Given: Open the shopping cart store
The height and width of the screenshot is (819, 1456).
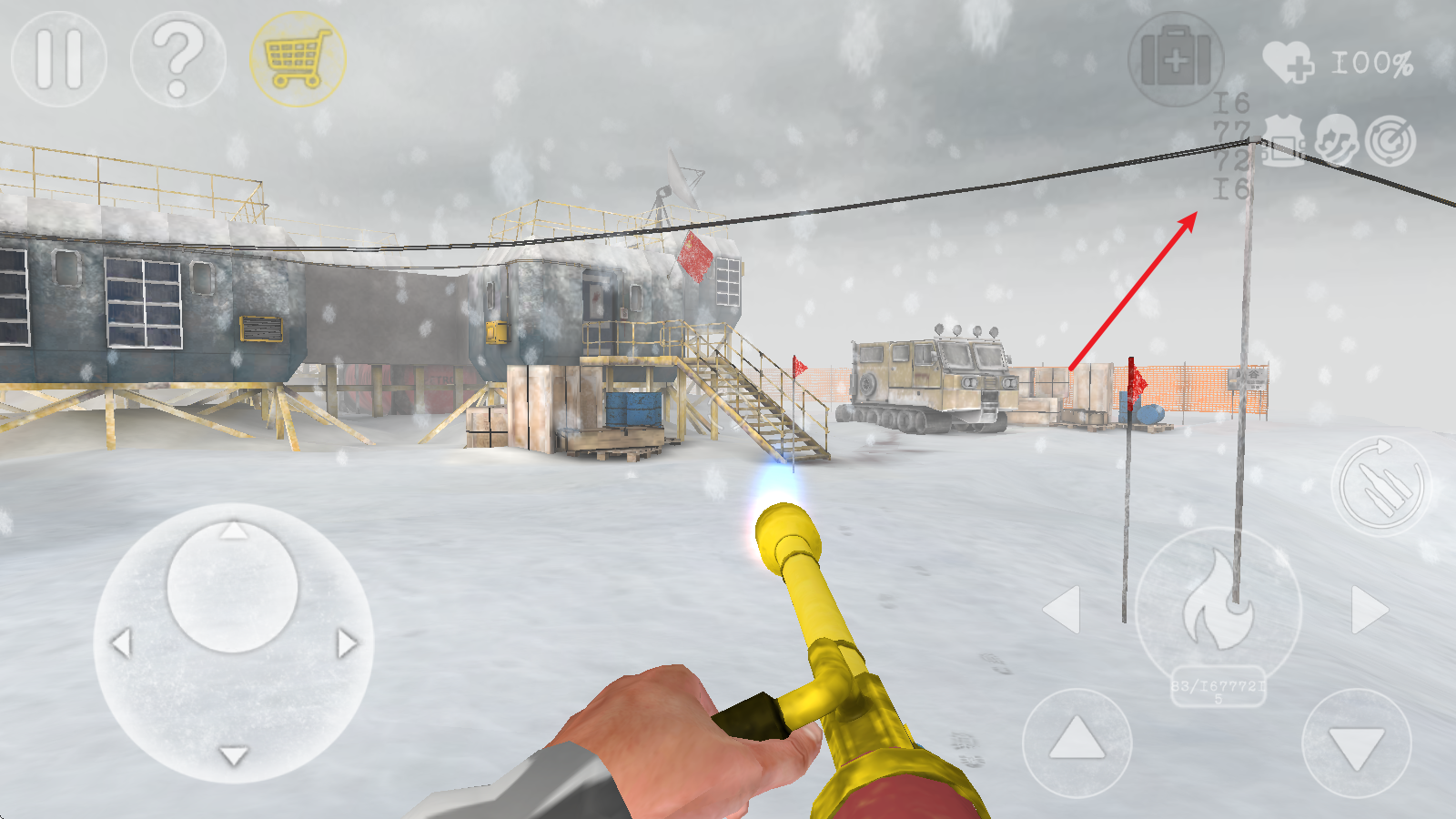Looking at the screenshot, I should pyautogui.click(x=298, y=59).
